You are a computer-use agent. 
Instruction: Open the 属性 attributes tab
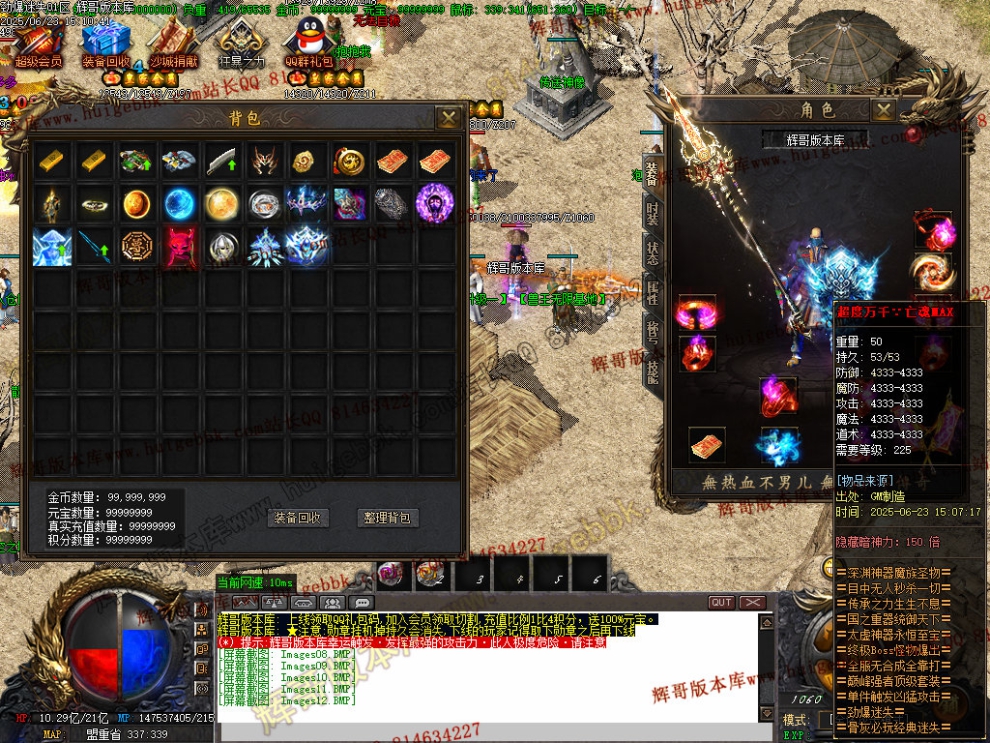[x=653, y=293]
